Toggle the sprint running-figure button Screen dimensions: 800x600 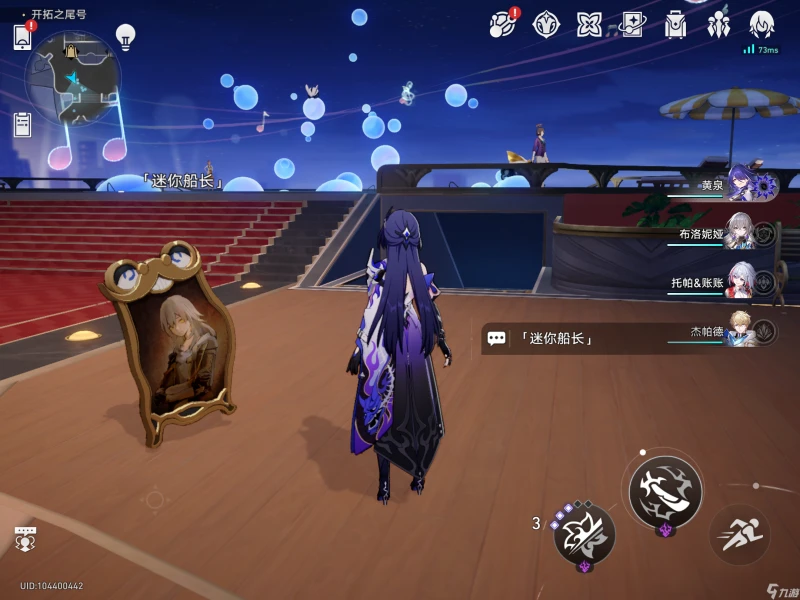tap(739, 534)
